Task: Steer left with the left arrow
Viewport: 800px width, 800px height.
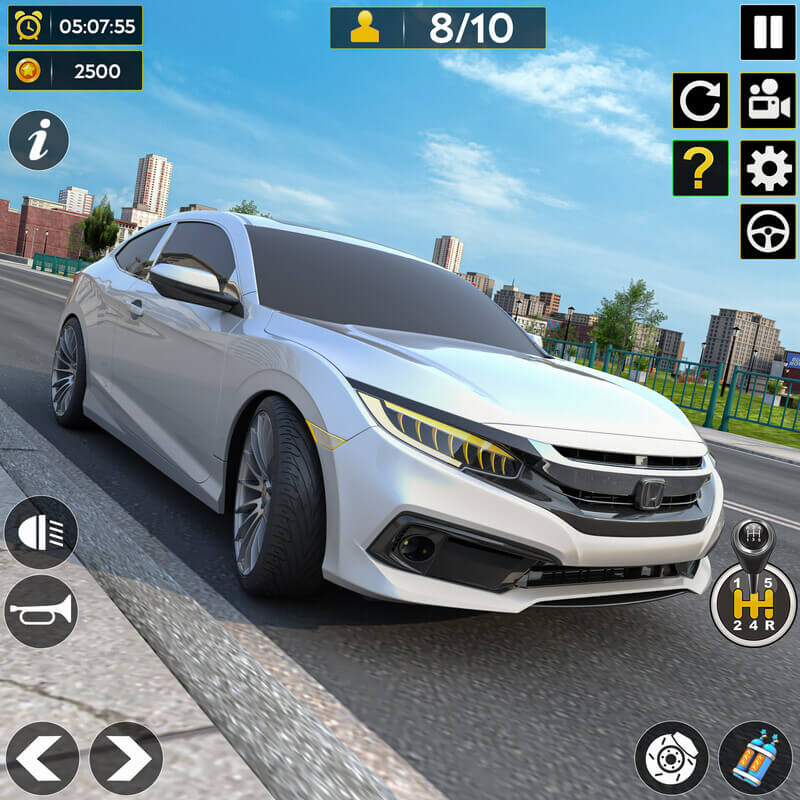Action: pos(42,758)
